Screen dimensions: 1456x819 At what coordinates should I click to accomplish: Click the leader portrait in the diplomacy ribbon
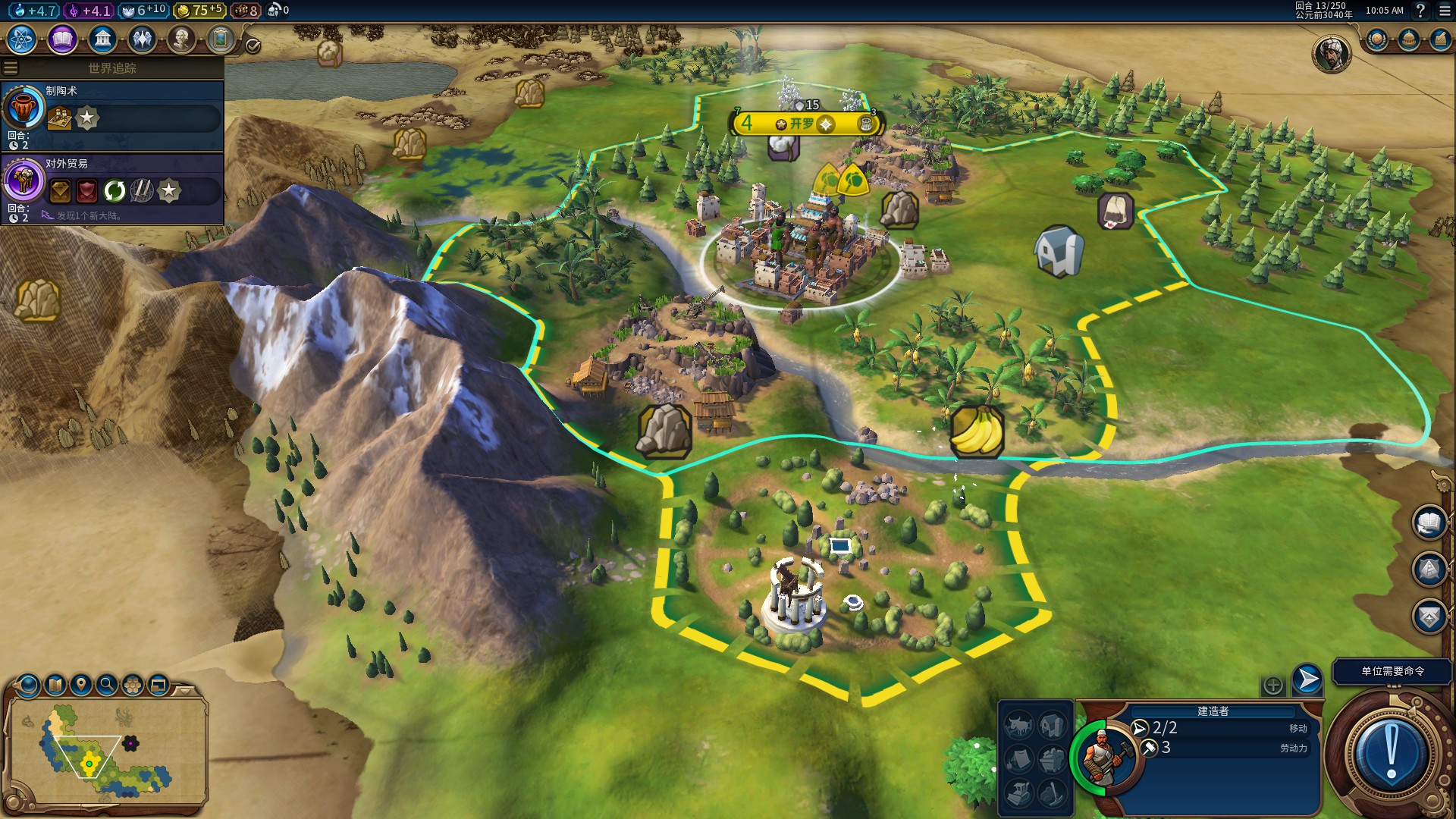point(1331,54)
